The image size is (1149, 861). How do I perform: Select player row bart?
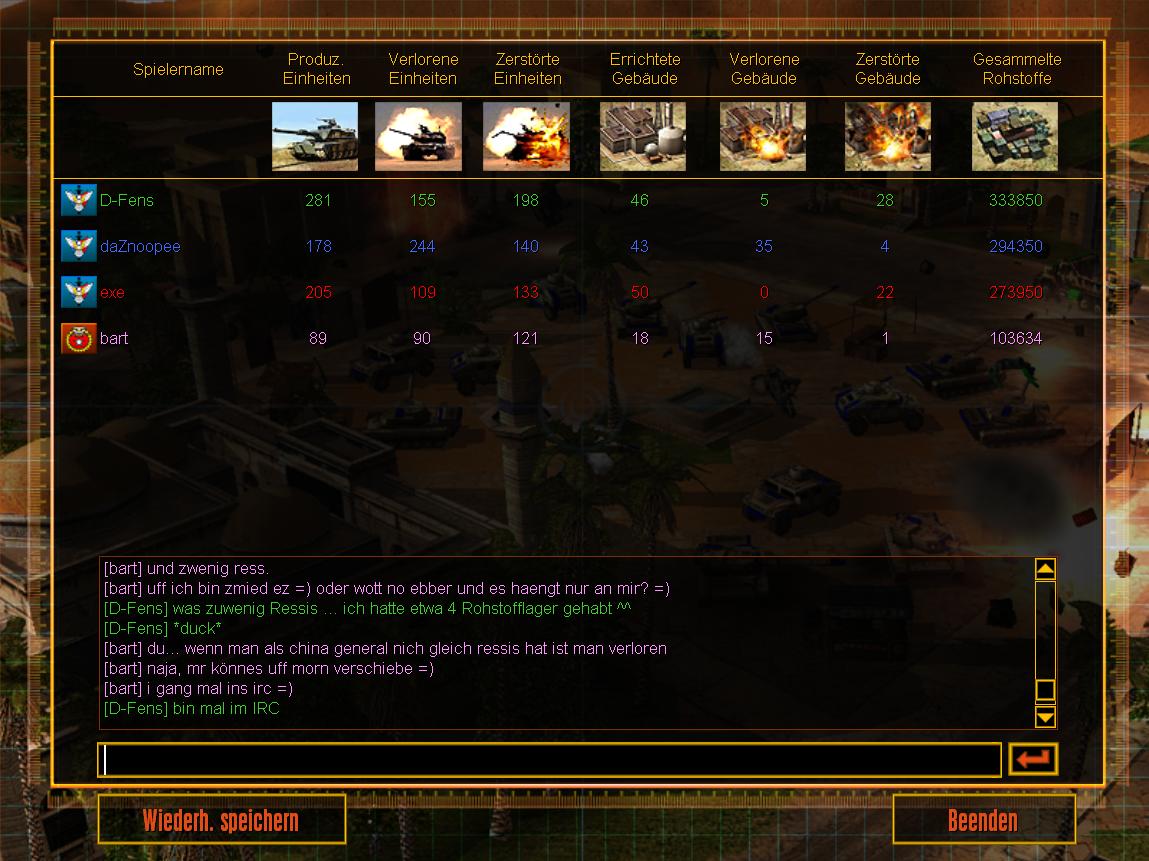[114, 338]
